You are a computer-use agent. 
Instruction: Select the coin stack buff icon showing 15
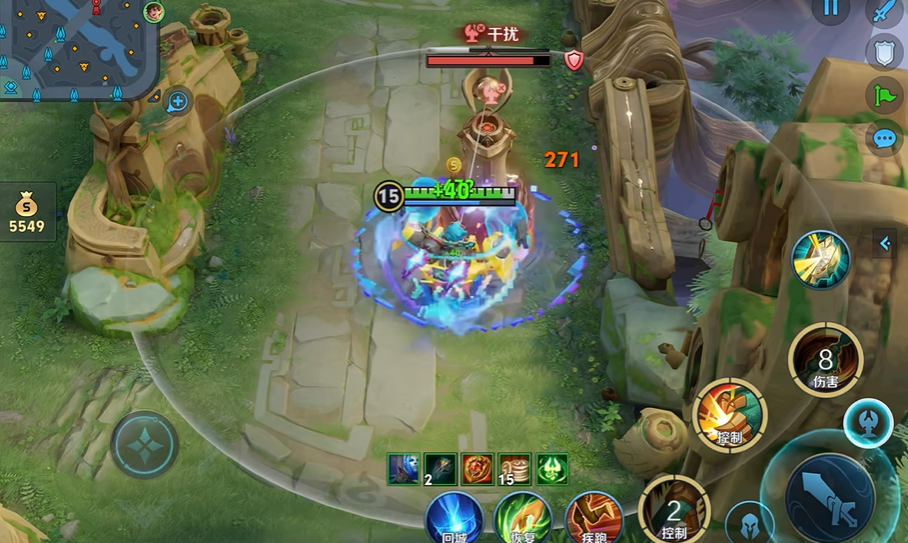515,469
